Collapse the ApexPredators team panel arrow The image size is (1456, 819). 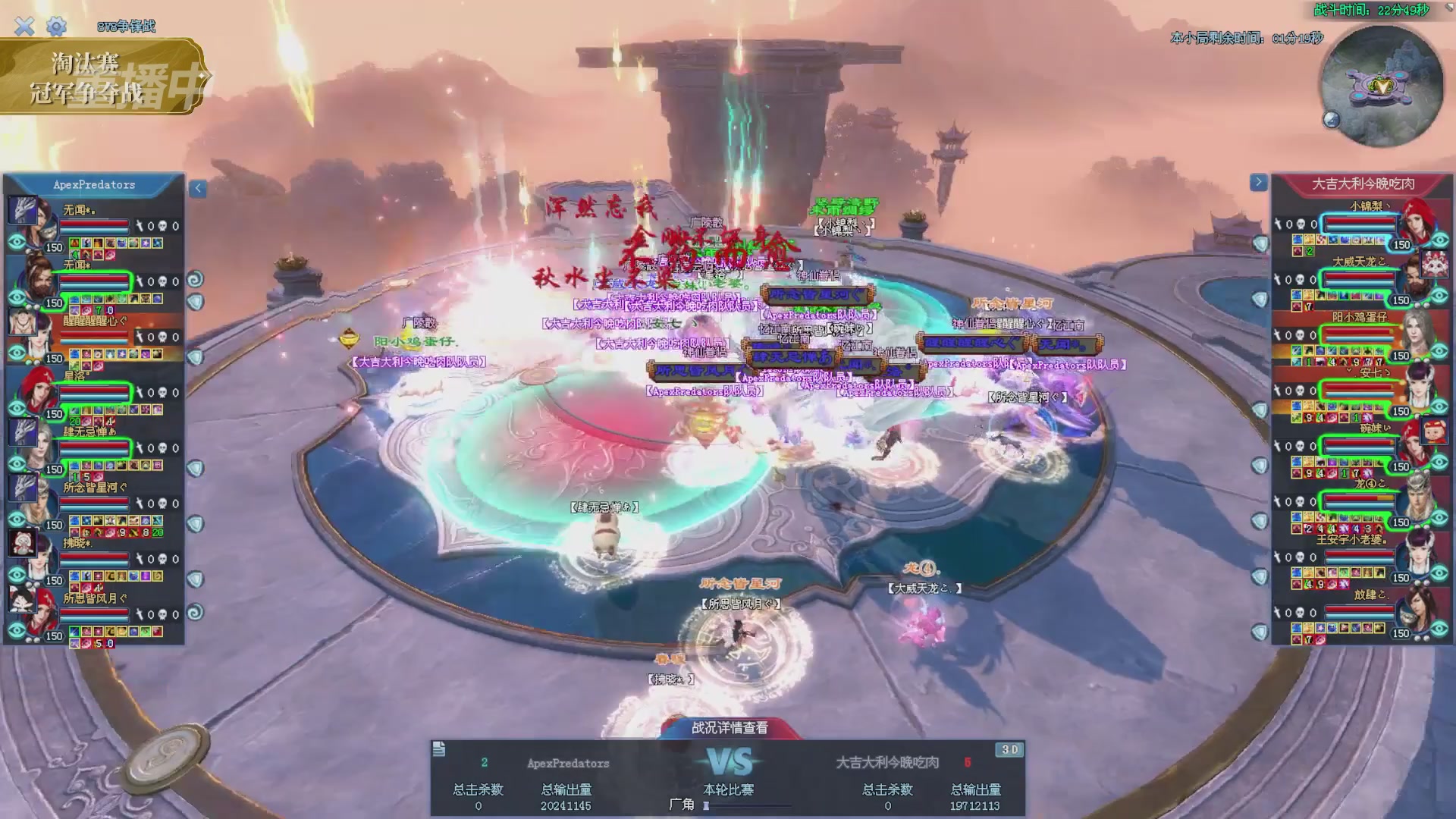pyautogui.click(x=198, y=188)
